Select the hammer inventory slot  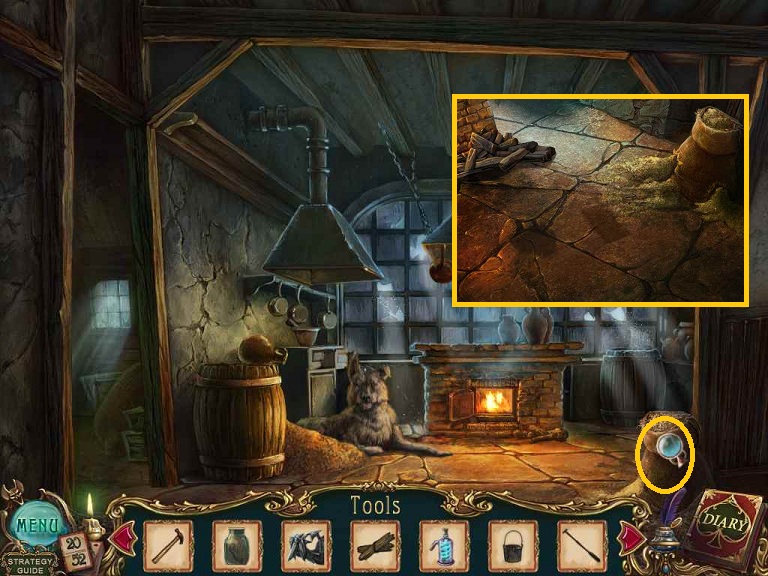coord(167,546)
